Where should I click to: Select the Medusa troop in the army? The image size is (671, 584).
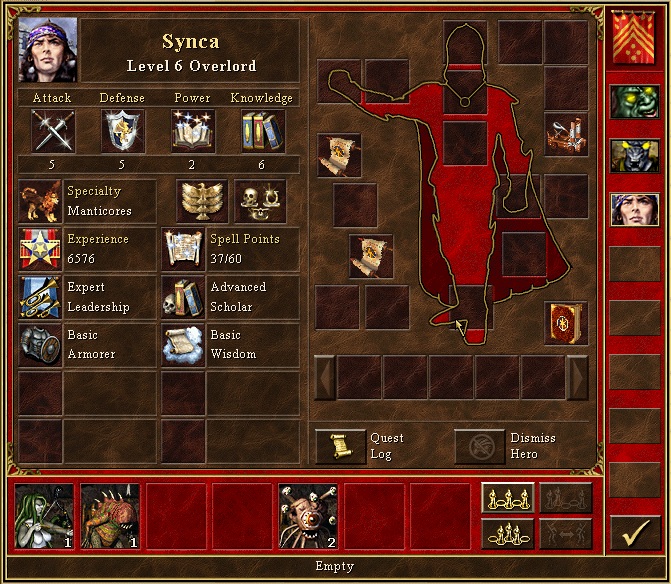click(44, 516)
